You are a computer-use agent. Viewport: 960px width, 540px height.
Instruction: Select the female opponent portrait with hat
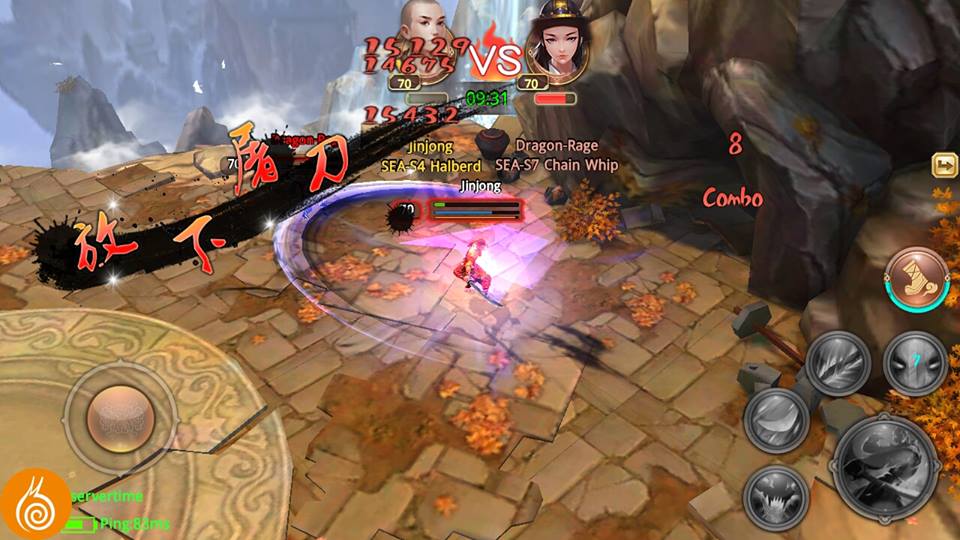click(x=555, y=40)
